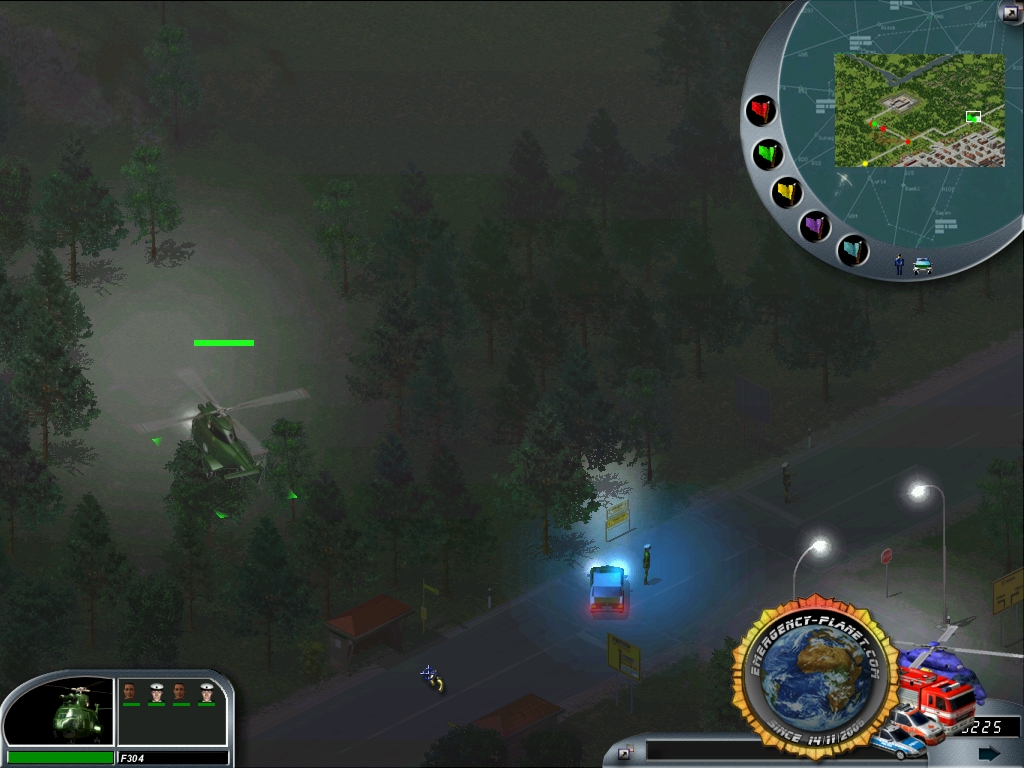Select the police car icon below minimap
Viewport: 1024px width, 768px height.
(x=922, y=266)
